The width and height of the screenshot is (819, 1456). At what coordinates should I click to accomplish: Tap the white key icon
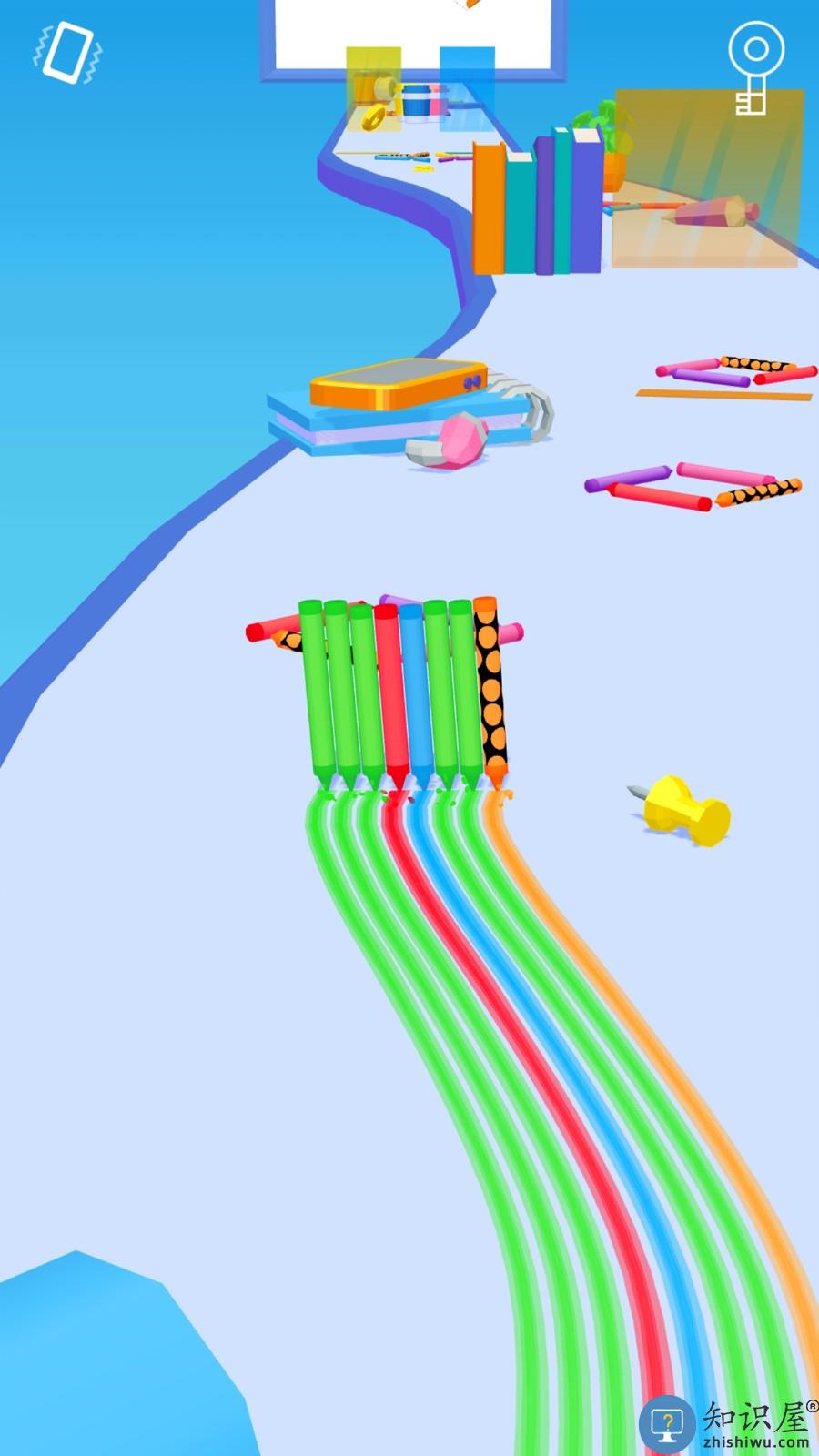click(x=754, y=68)
